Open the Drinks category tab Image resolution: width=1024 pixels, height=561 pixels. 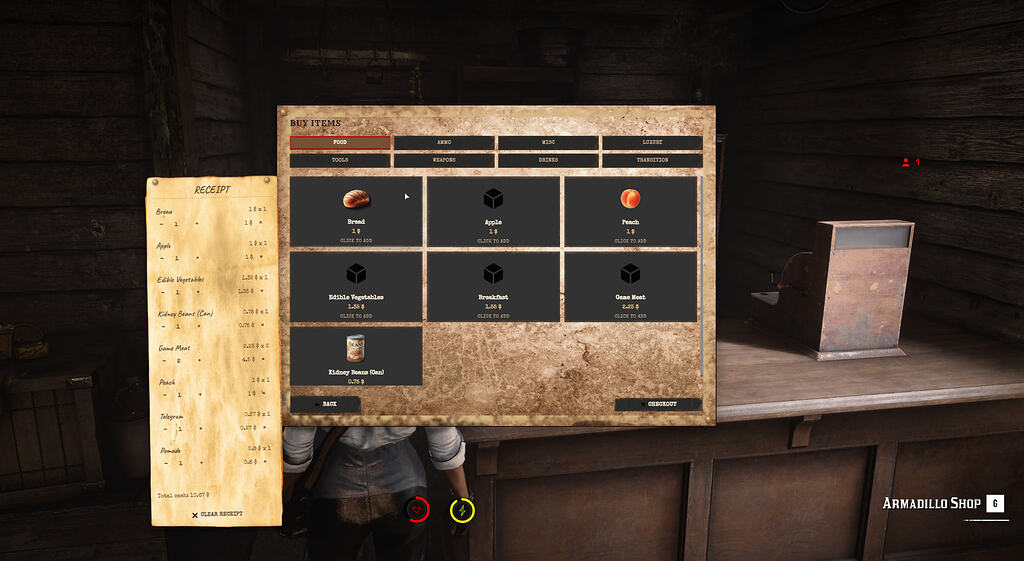point(548,160)
